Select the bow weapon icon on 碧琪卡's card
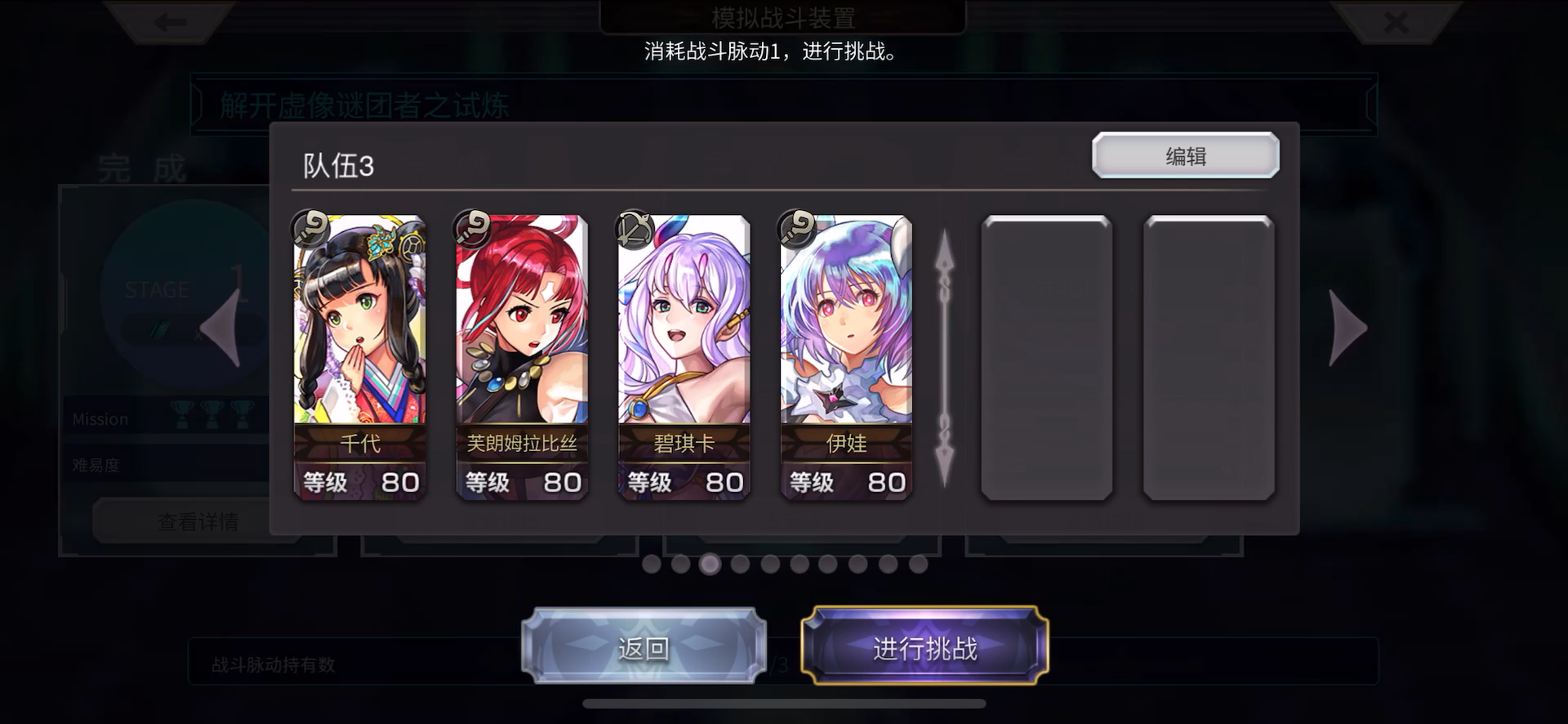This screenshot has height=724, width=1568. click(634, 229)
